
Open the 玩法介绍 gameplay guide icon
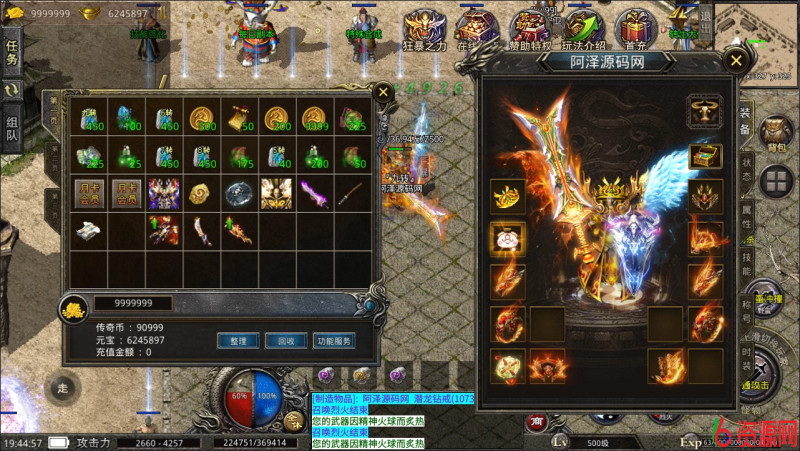tap(583, 30)
